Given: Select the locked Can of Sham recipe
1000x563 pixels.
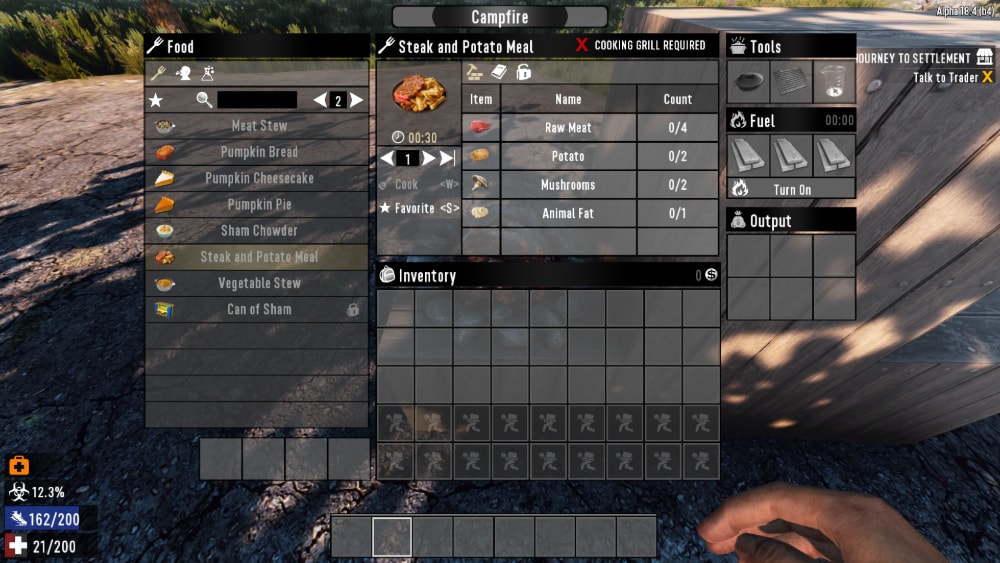Looking at the screenshot, I should (x=258, y=309).
